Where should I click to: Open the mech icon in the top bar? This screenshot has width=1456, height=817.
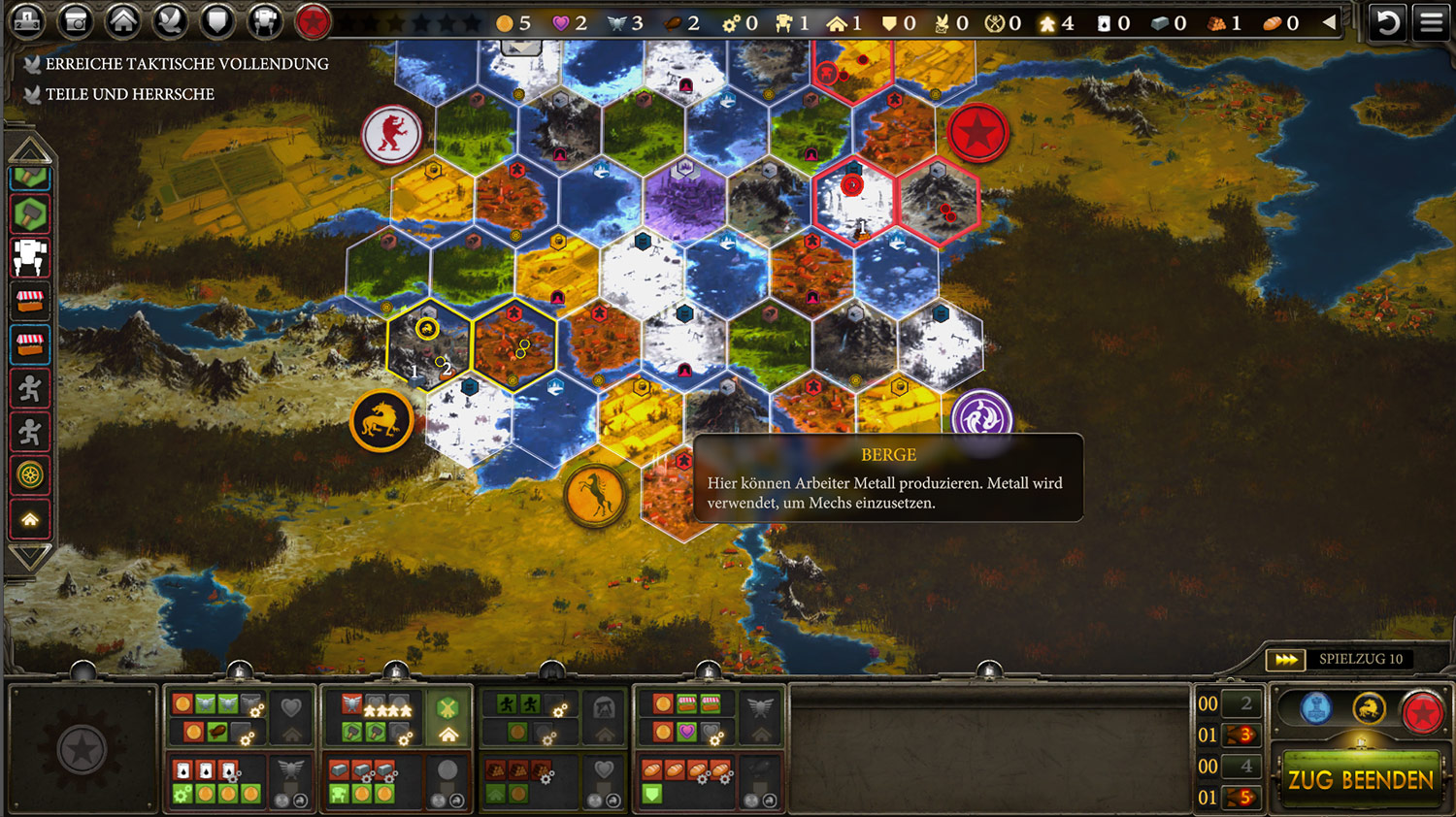[264, 20]
